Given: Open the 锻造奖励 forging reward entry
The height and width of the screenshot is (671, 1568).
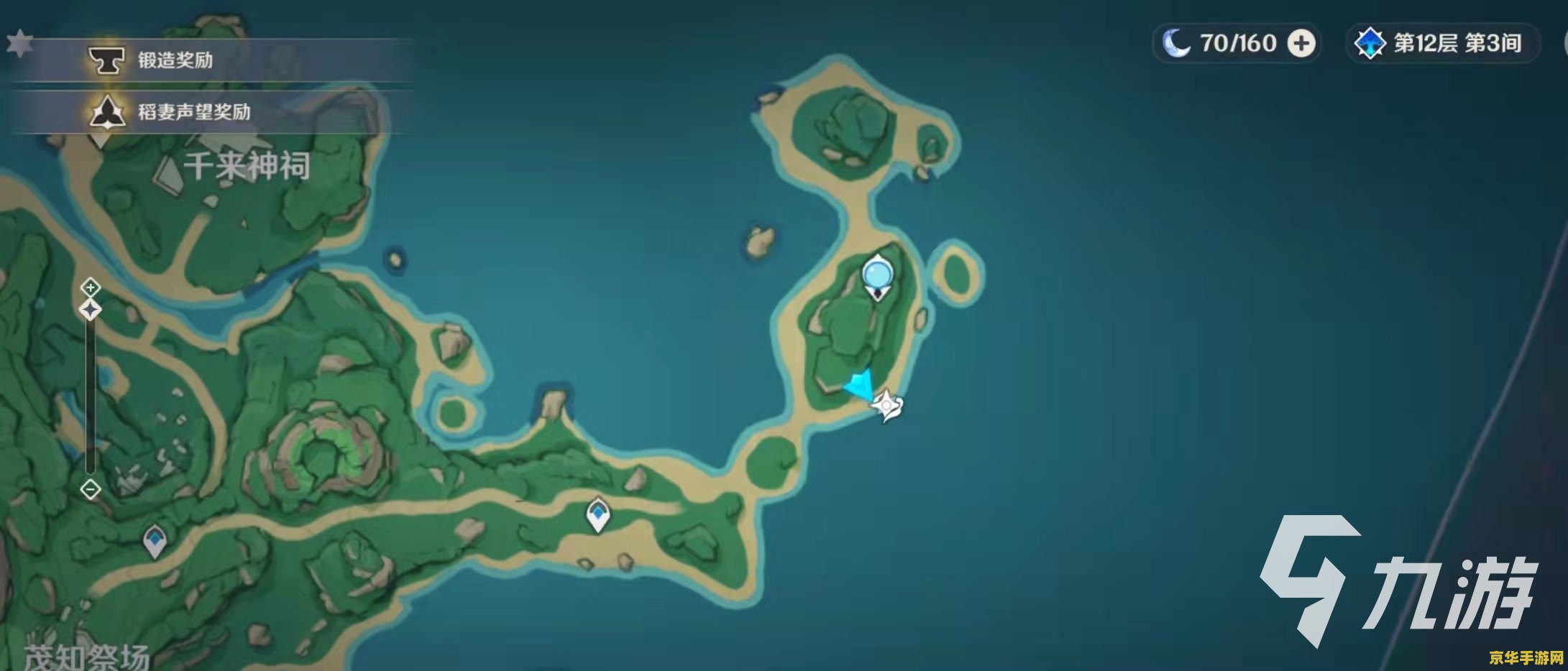Looking at the screenshot, I should pyautogui.click(x=175, y=60).
